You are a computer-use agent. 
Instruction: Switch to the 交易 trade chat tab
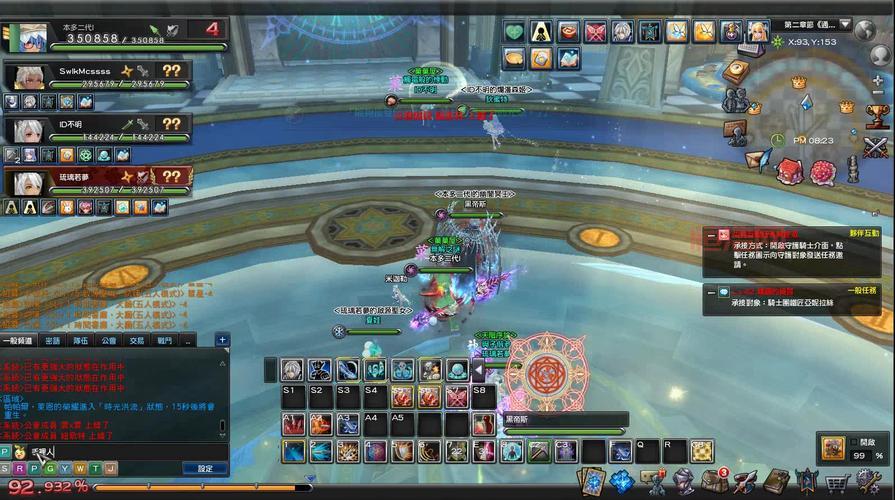137,340
